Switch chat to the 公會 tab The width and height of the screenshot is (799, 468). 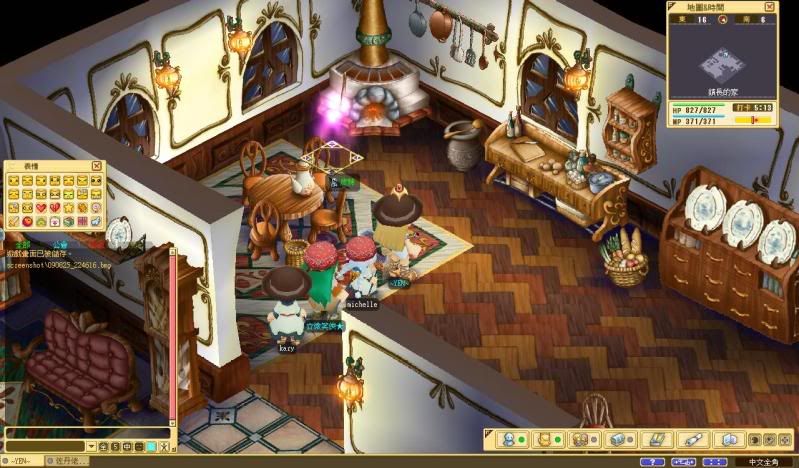[60, 243]
